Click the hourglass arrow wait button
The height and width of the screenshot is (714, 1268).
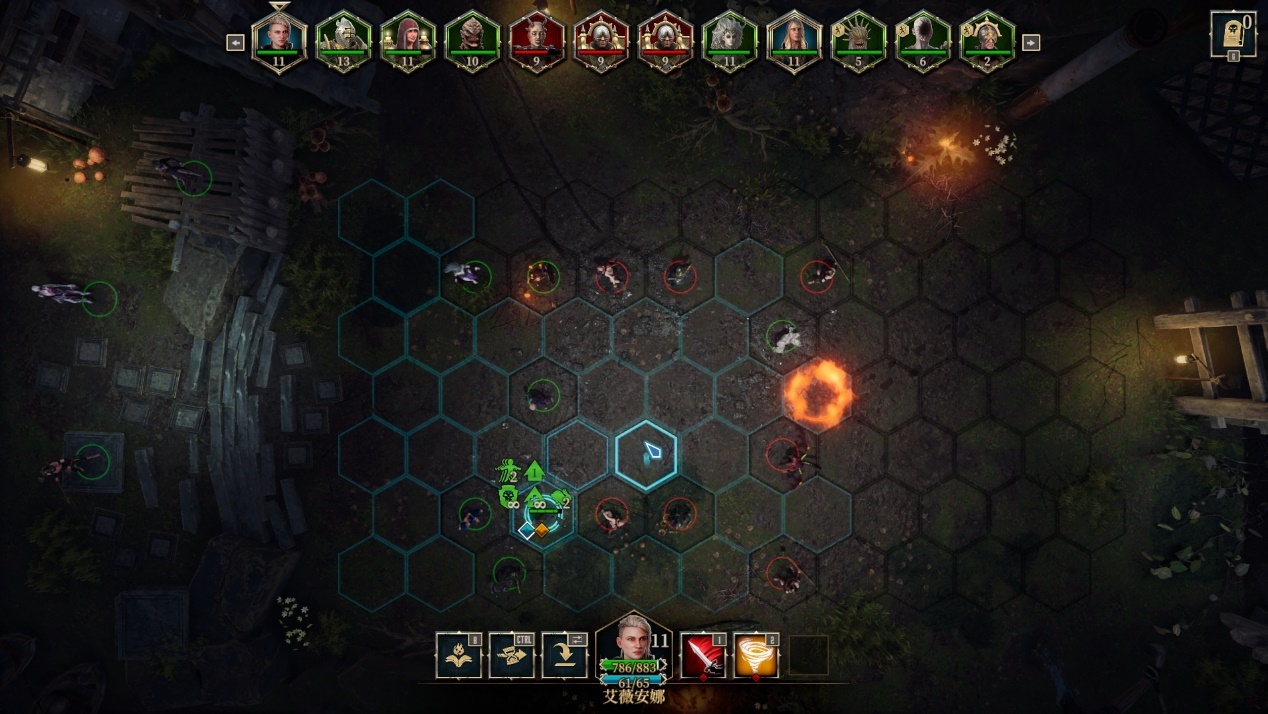coord(511,656)
